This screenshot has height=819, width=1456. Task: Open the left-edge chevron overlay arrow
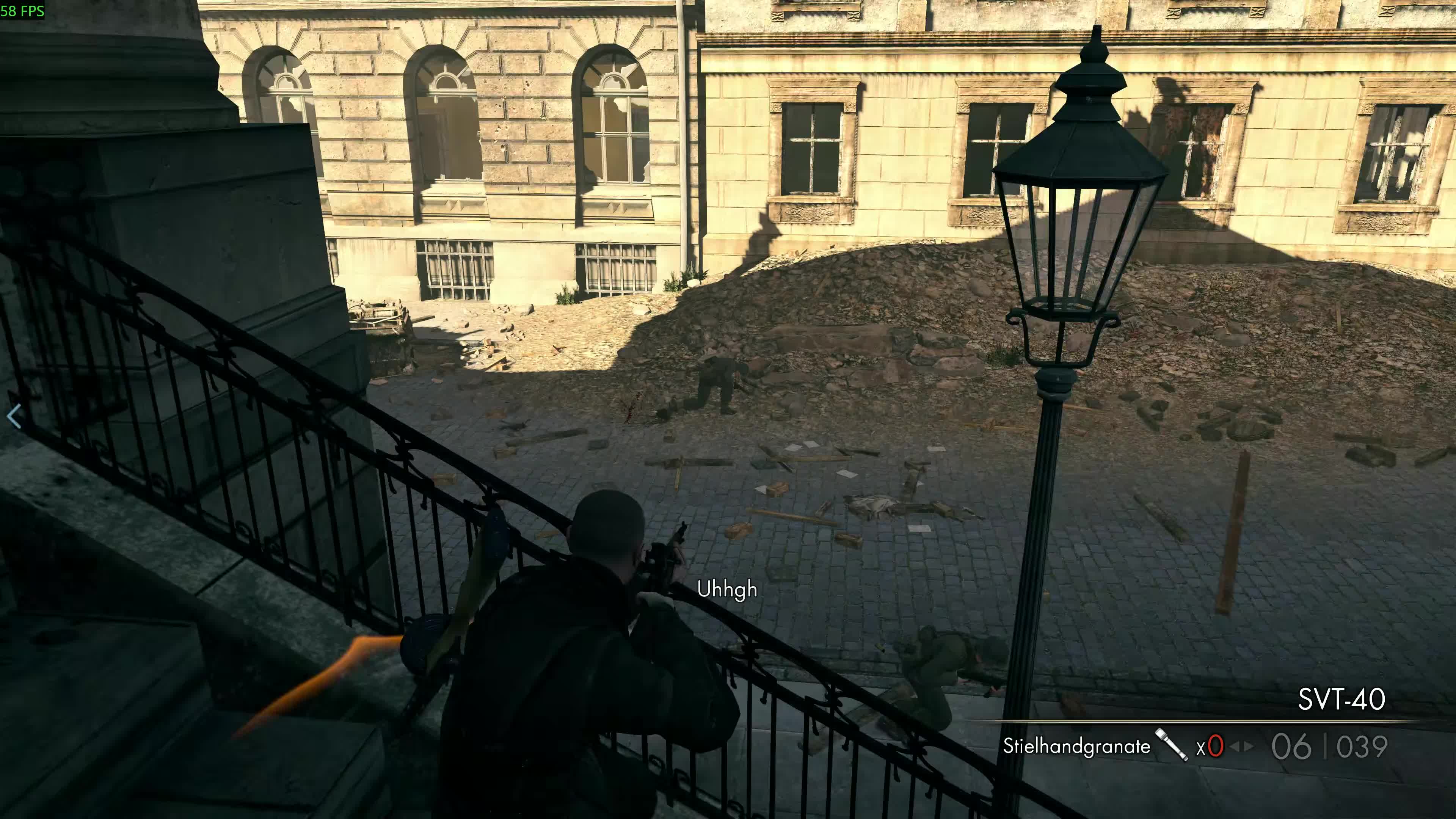(14, 417)
